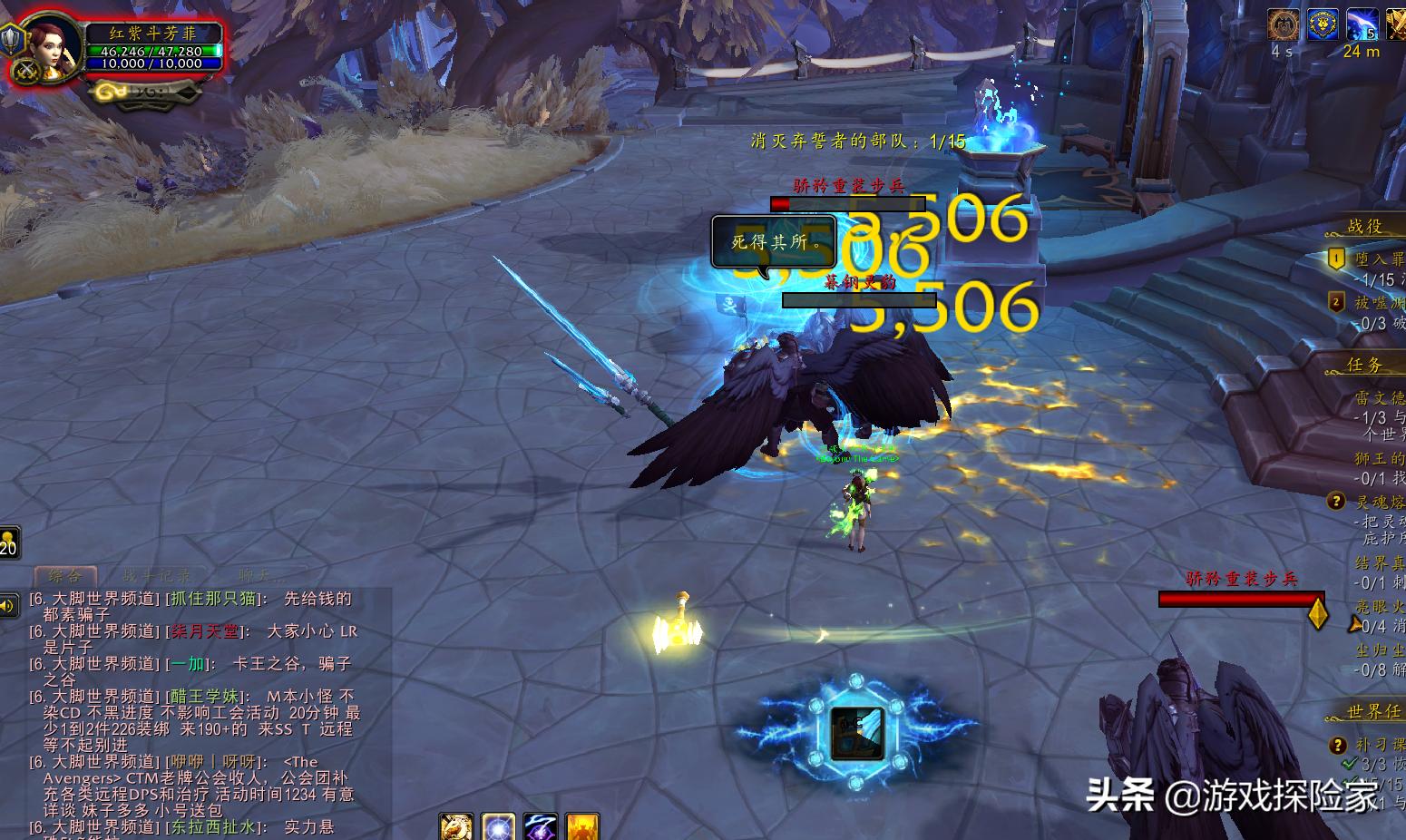Activate the zone ability in the blue hexagon
Viewport: 1406px width, 840px height.
[855, 732]
